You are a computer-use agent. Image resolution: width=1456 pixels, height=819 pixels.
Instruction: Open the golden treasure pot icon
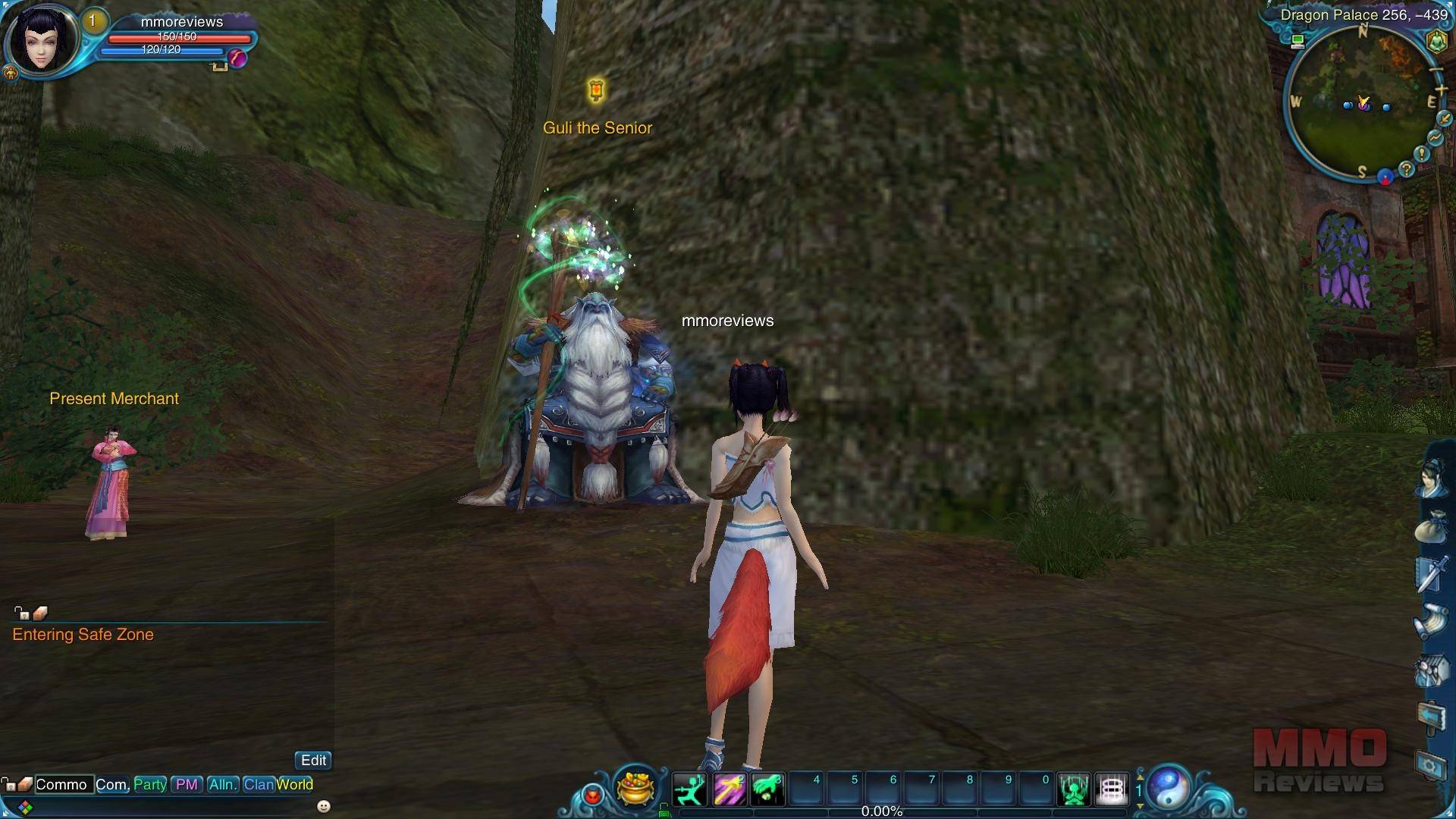[x=635, y=787]
